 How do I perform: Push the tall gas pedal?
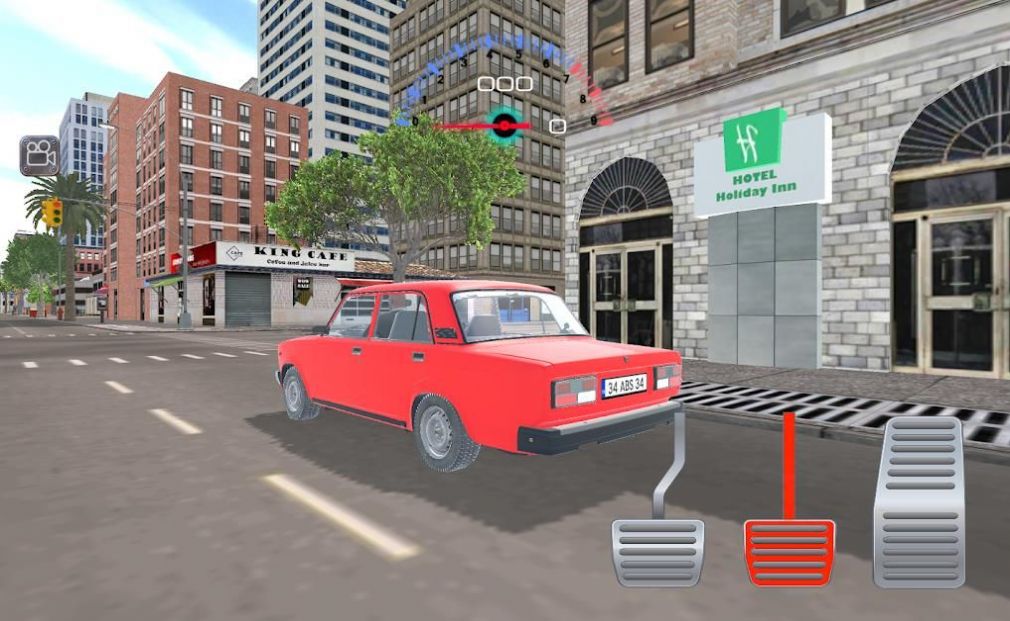pos(918,500)
